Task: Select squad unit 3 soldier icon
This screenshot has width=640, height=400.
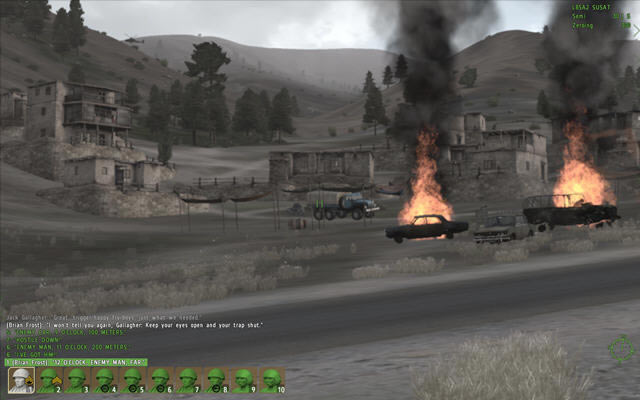Action: [76, 380]
